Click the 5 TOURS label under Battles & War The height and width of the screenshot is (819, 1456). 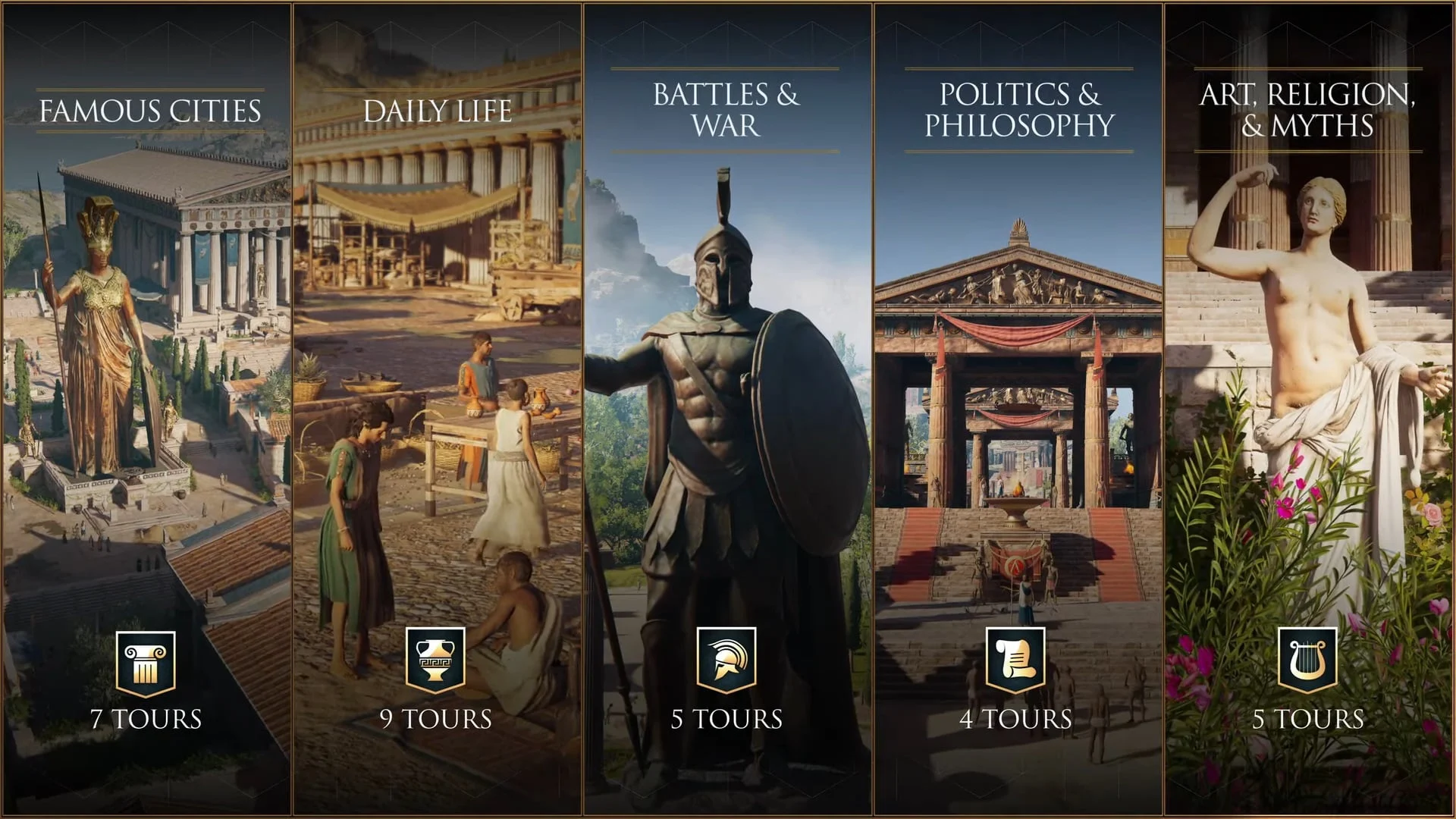click(726, 717)
